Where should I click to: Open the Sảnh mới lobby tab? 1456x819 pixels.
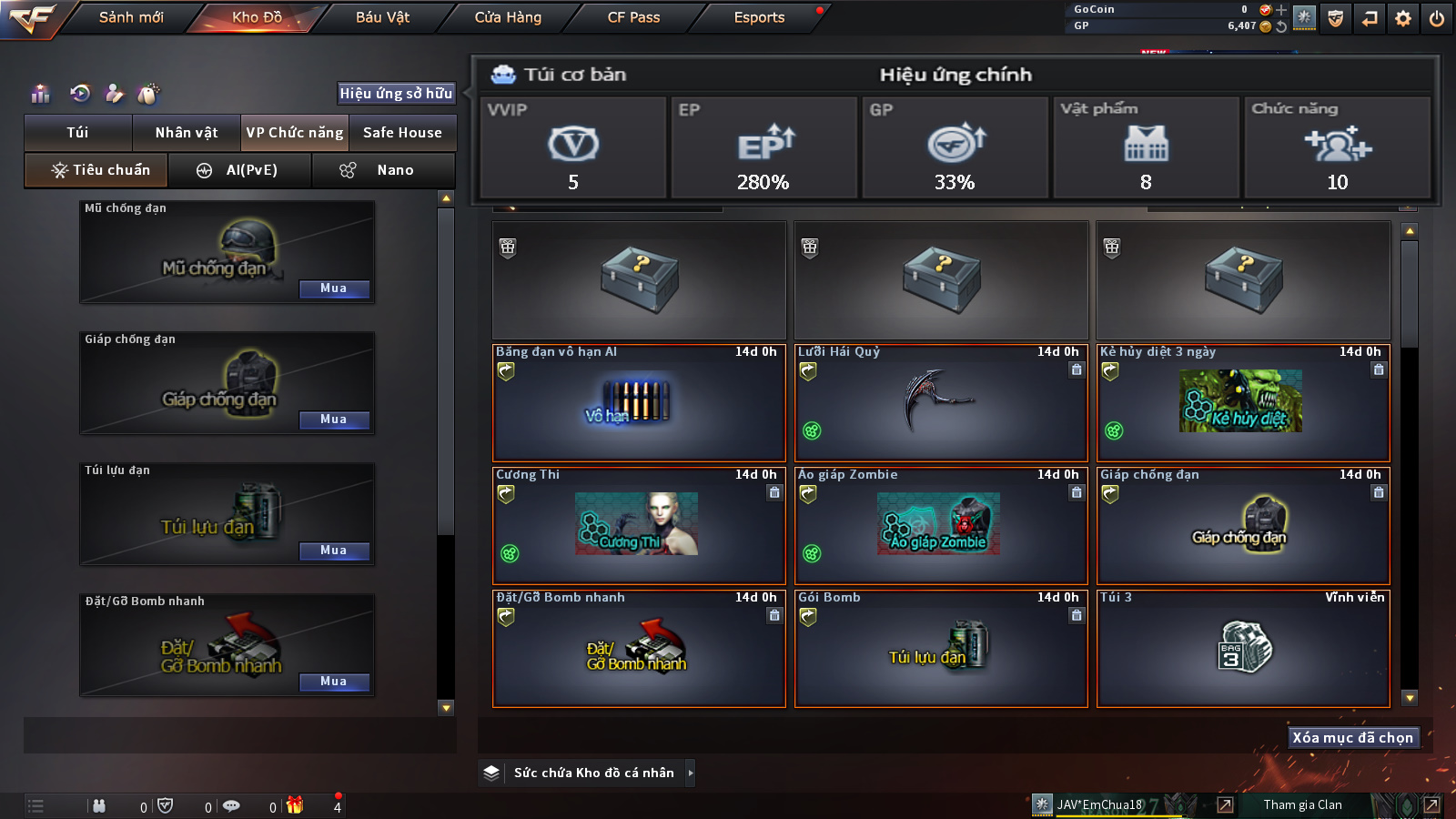131,17
